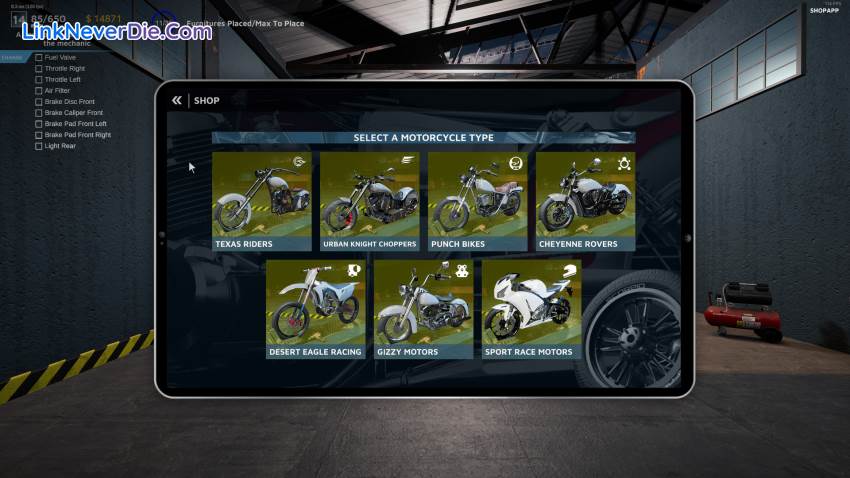Check the Air Filter task box
Viewport: 850px width, 478px height.
tap(39, 91)
